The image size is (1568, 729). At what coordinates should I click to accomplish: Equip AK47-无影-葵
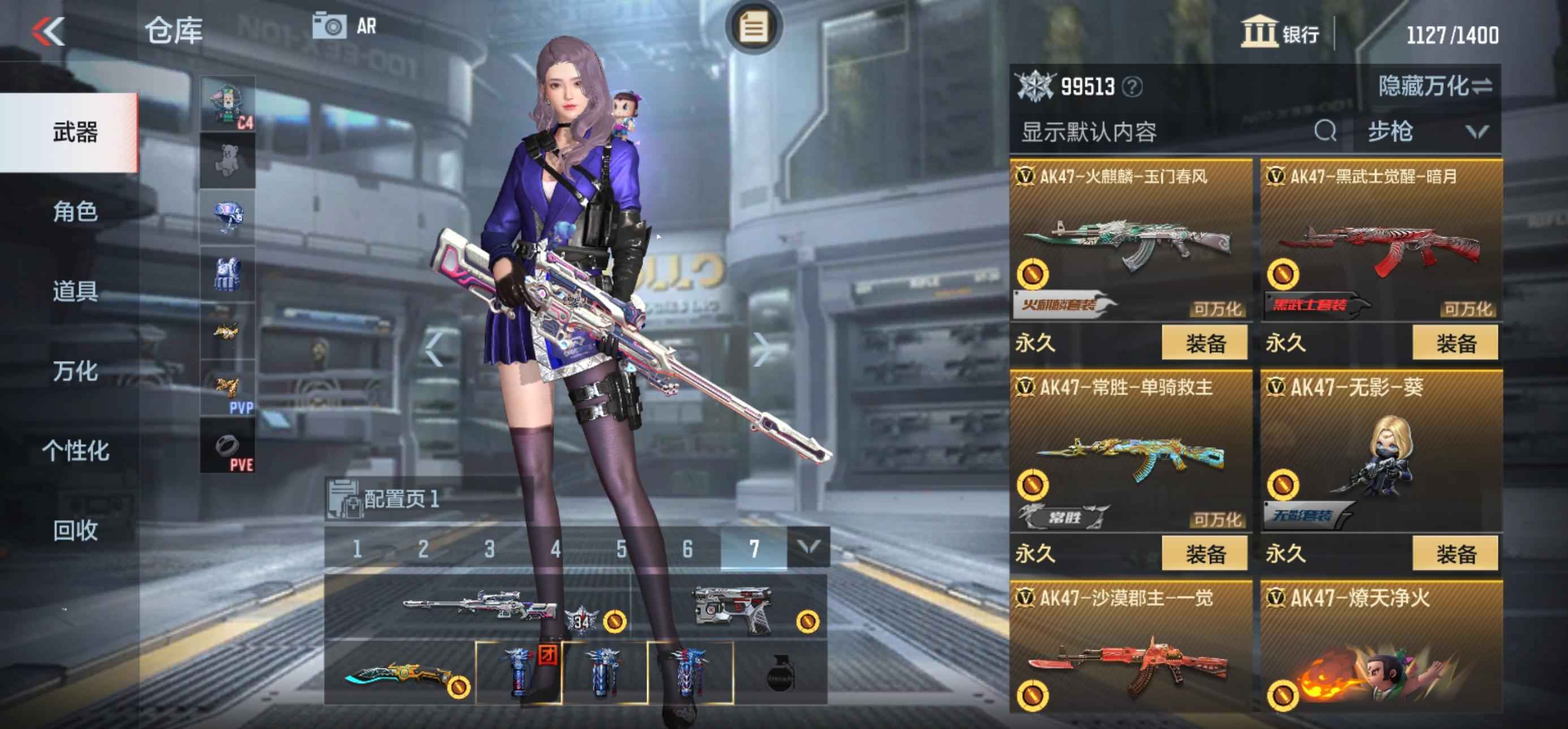1455,554
